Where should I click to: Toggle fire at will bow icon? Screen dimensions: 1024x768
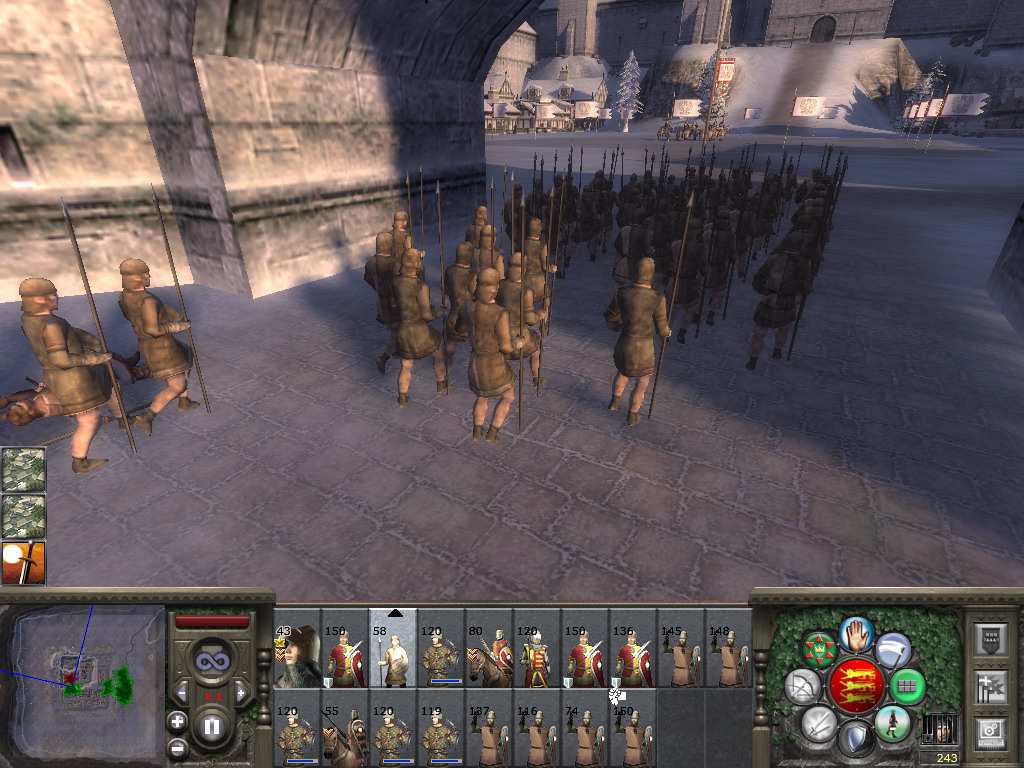pos(802,686)
